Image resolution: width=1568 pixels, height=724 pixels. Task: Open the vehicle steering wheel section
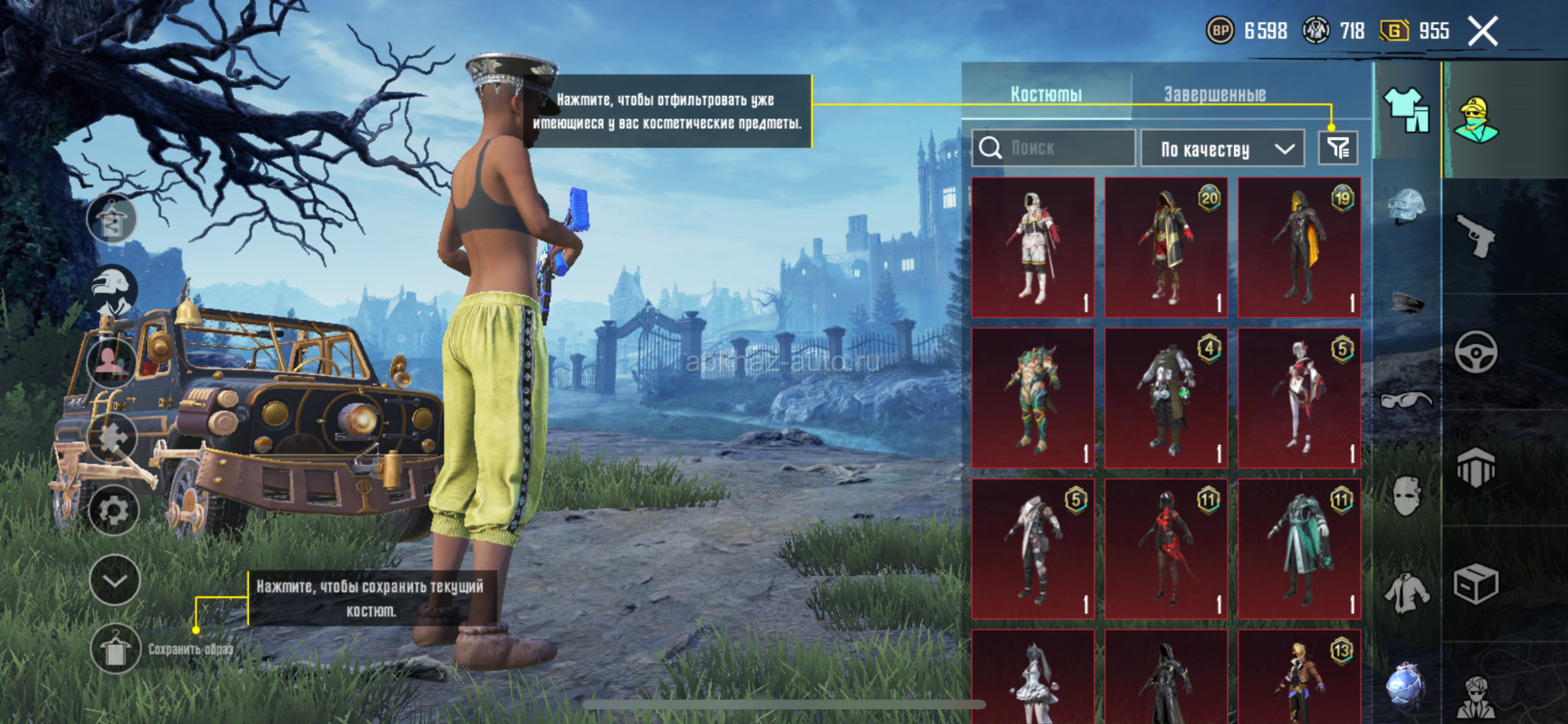click(1476, 353)
